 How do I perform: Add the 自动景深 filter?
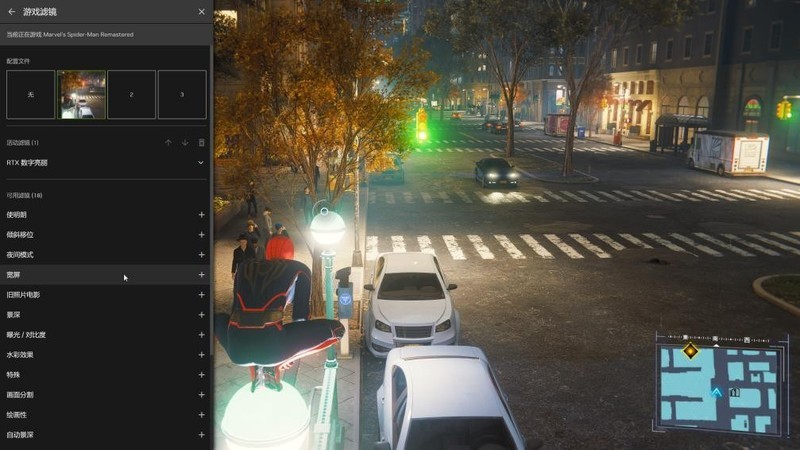click(201, 435)
